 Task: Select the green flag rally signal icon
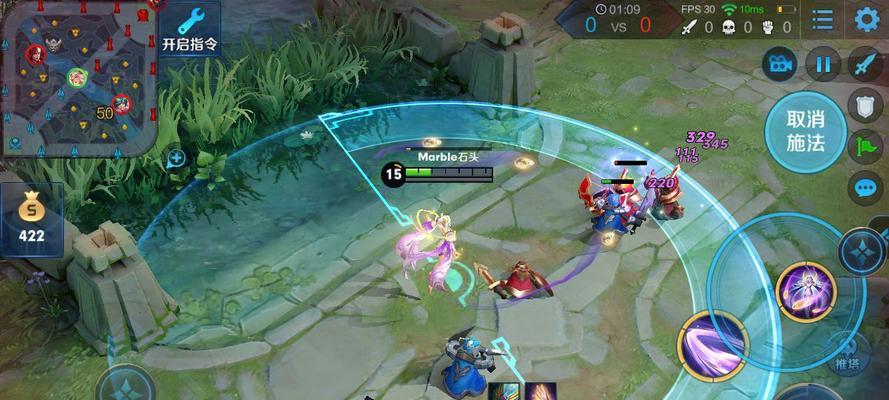tap(864, 147)
